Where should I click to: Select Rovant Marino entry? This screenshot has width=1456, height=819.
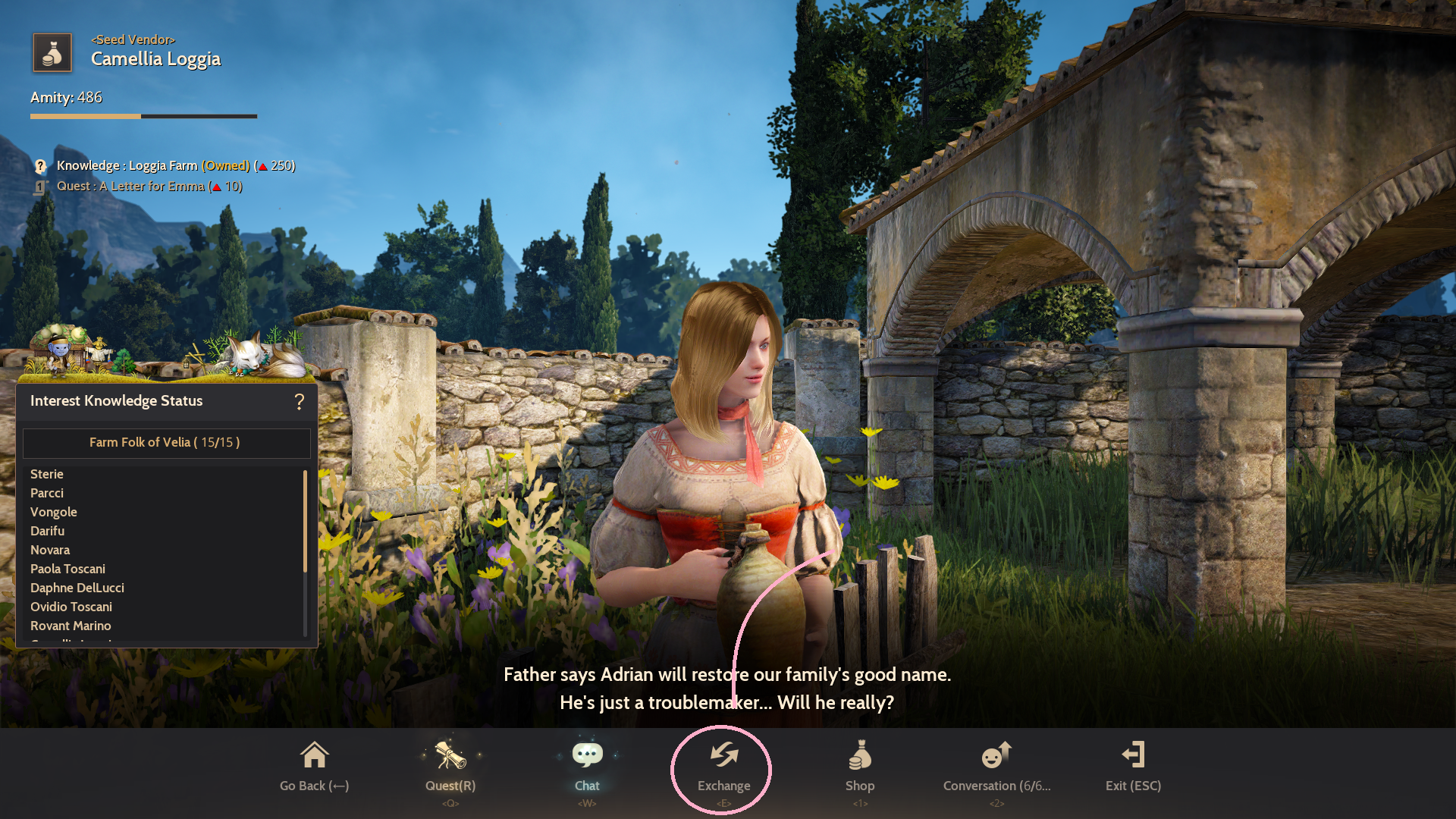coord(71,626)
